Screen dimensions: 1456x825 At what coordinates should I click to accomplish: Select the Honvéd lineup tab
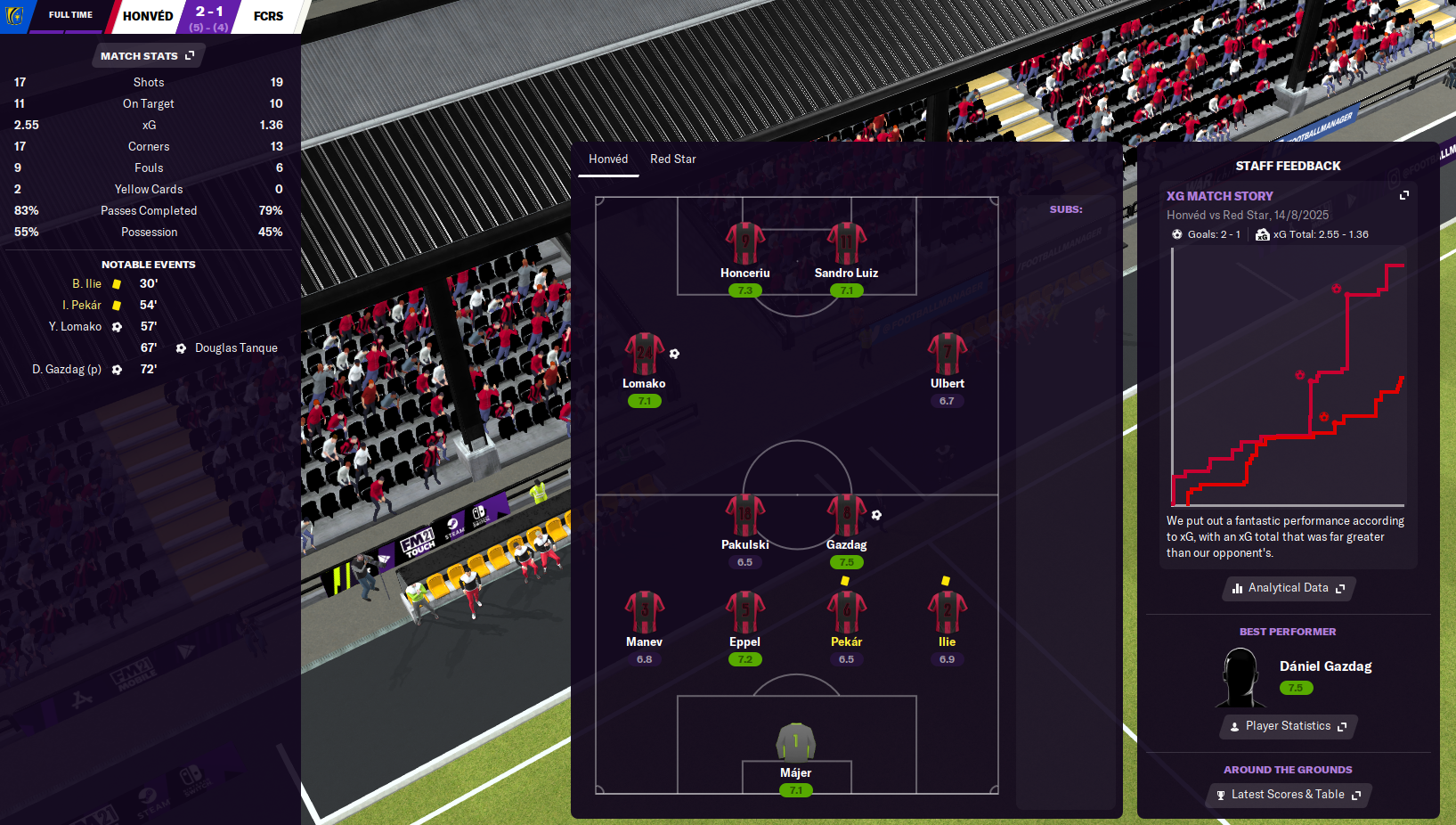tap(608, 159)
